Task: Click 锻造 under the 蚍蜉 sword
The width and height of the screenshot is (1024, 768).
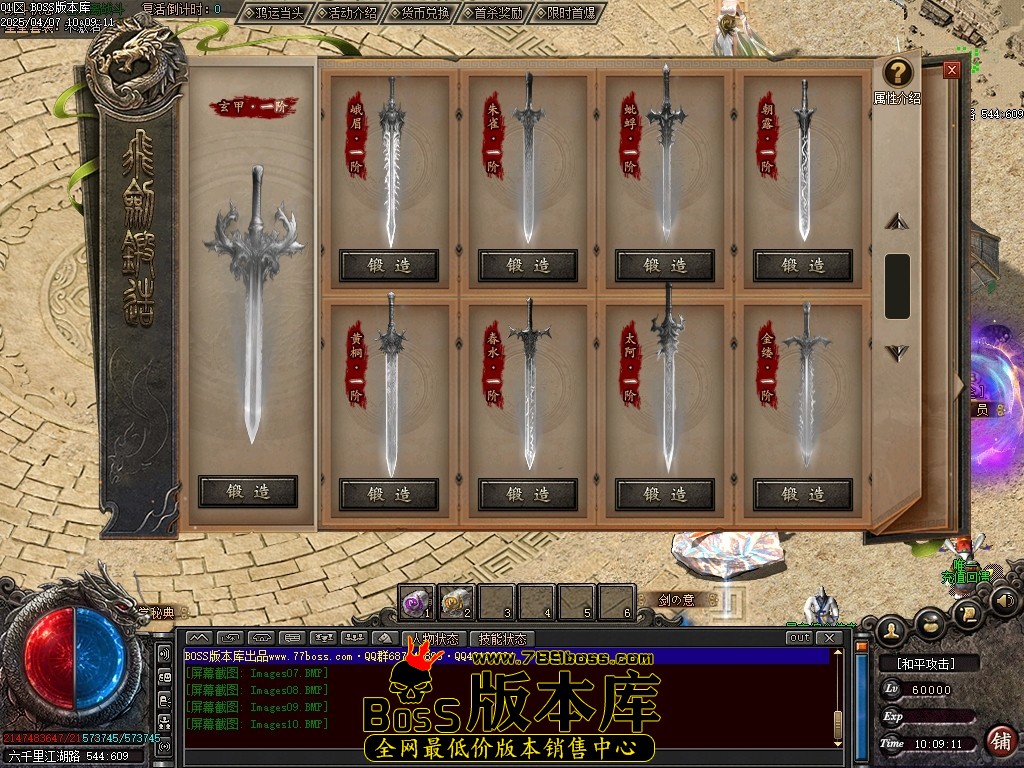Action: point(665,265)
